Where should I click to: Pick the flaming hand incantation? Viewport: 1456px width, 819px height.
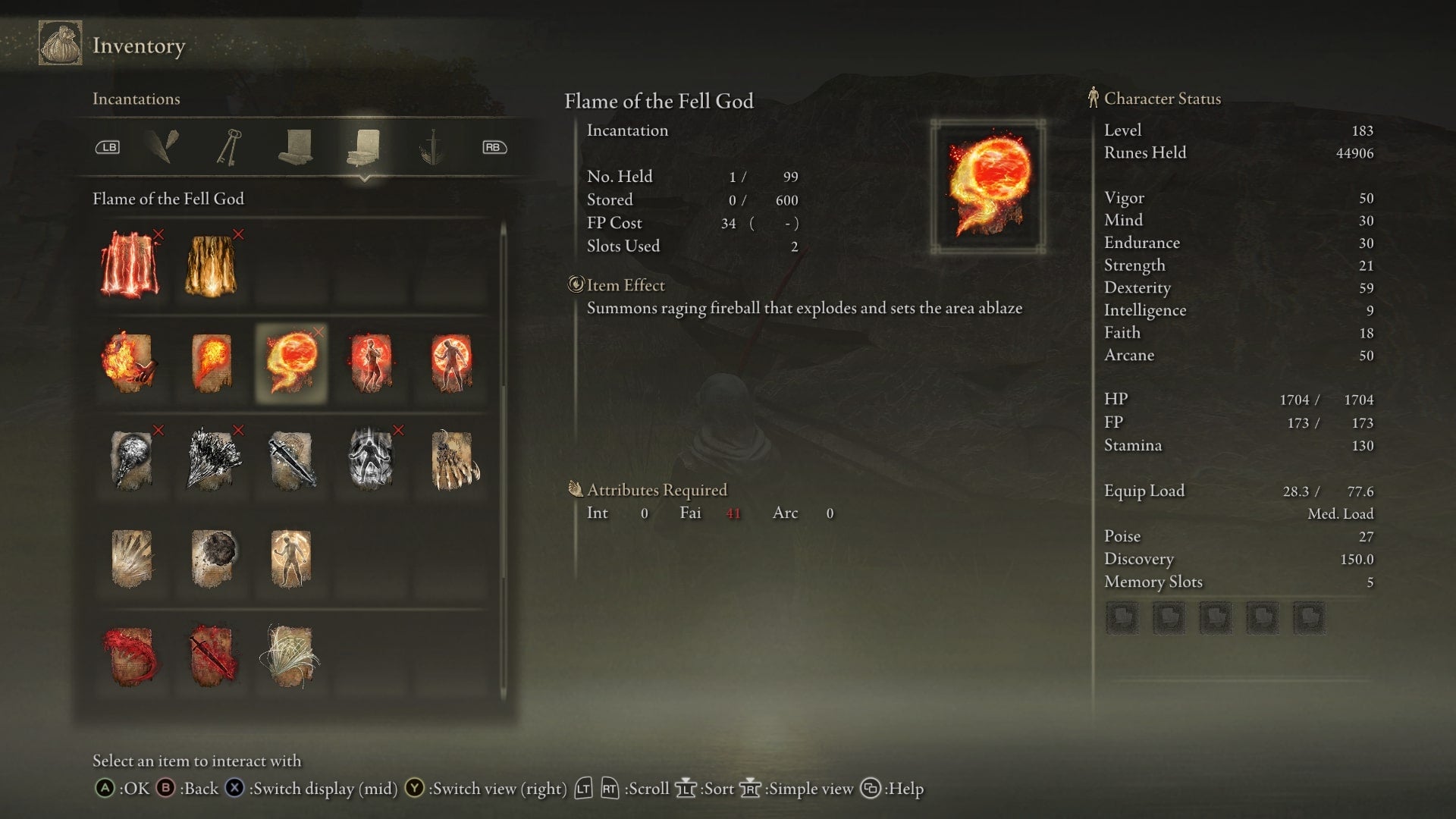click(130, 362)
